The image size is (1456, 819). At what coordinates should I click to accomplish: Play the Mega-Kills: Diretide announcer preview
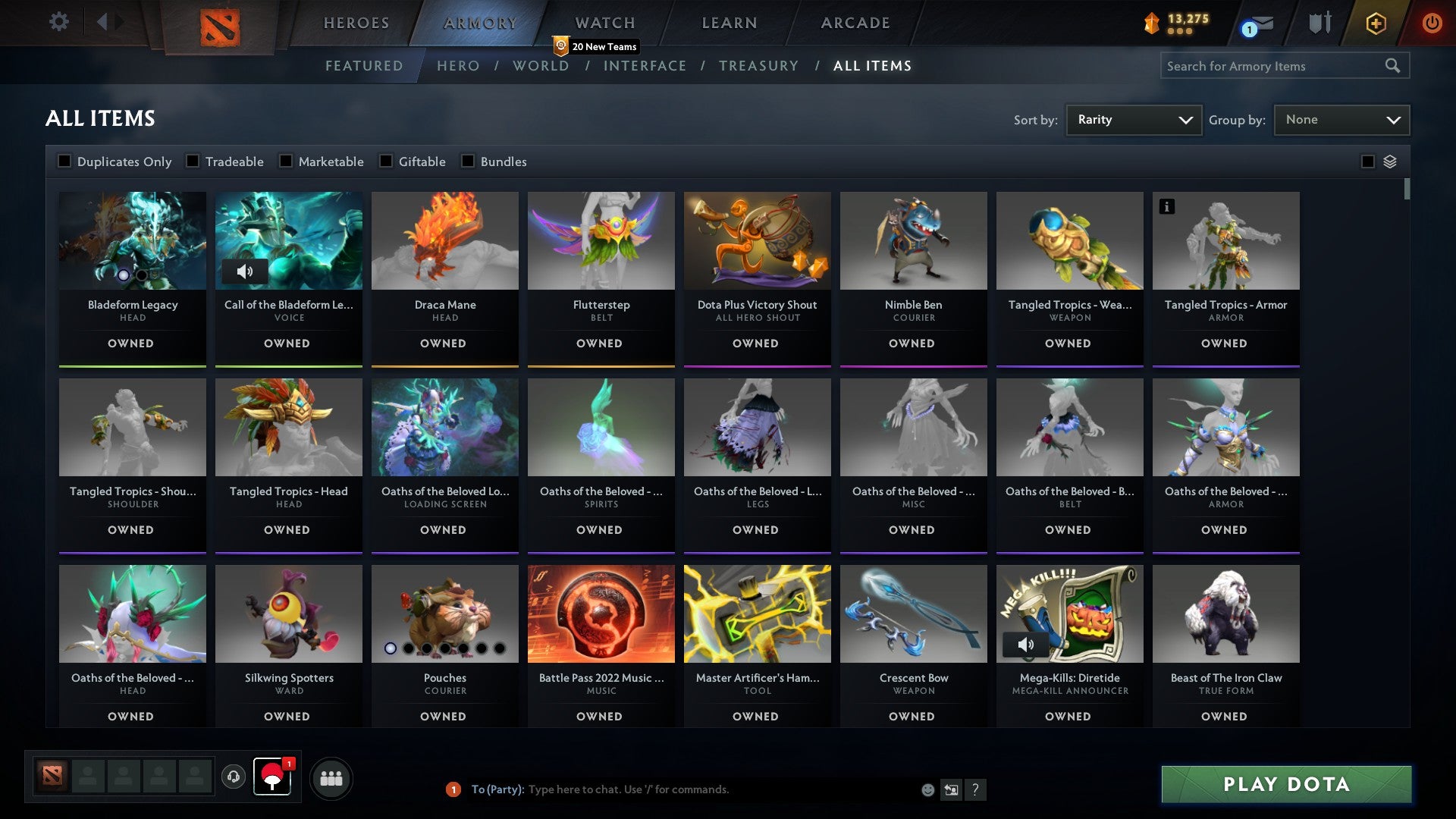(1028, 645)
